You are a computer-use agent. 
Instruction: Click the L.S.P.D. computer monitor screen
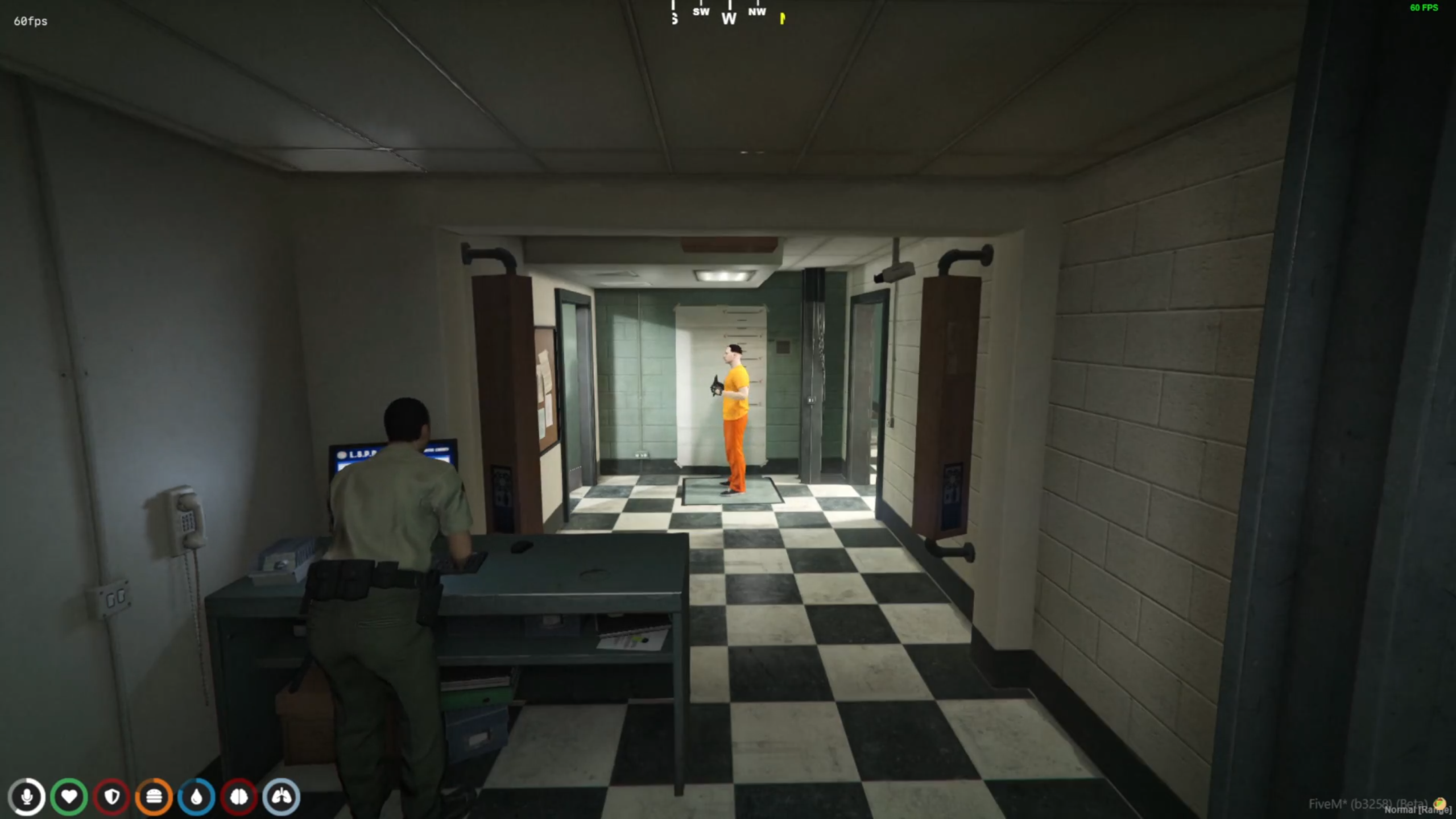click(x=359, y=455)
